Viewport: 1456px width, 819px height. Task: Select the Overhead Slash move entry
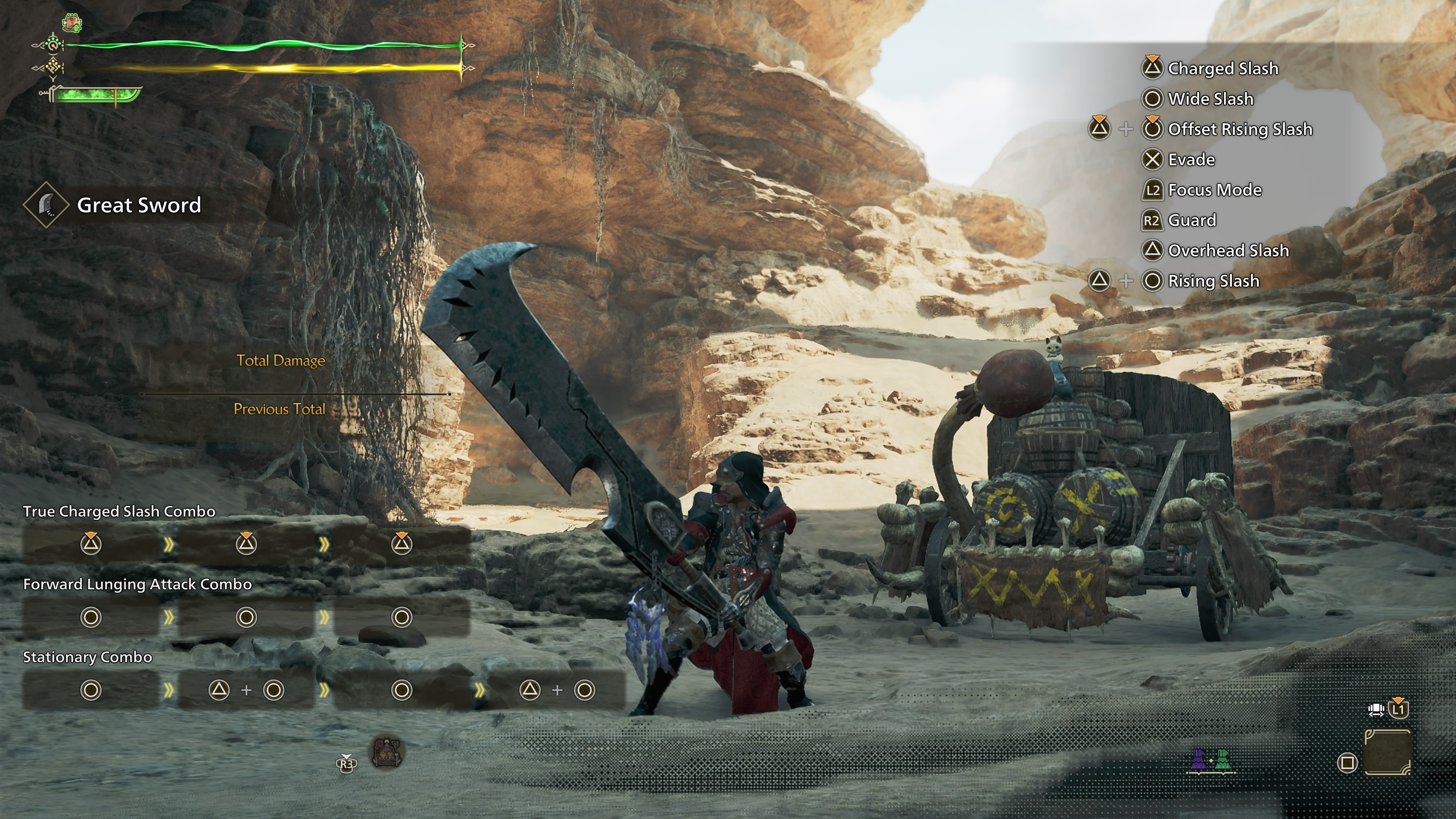[1228, 250]
